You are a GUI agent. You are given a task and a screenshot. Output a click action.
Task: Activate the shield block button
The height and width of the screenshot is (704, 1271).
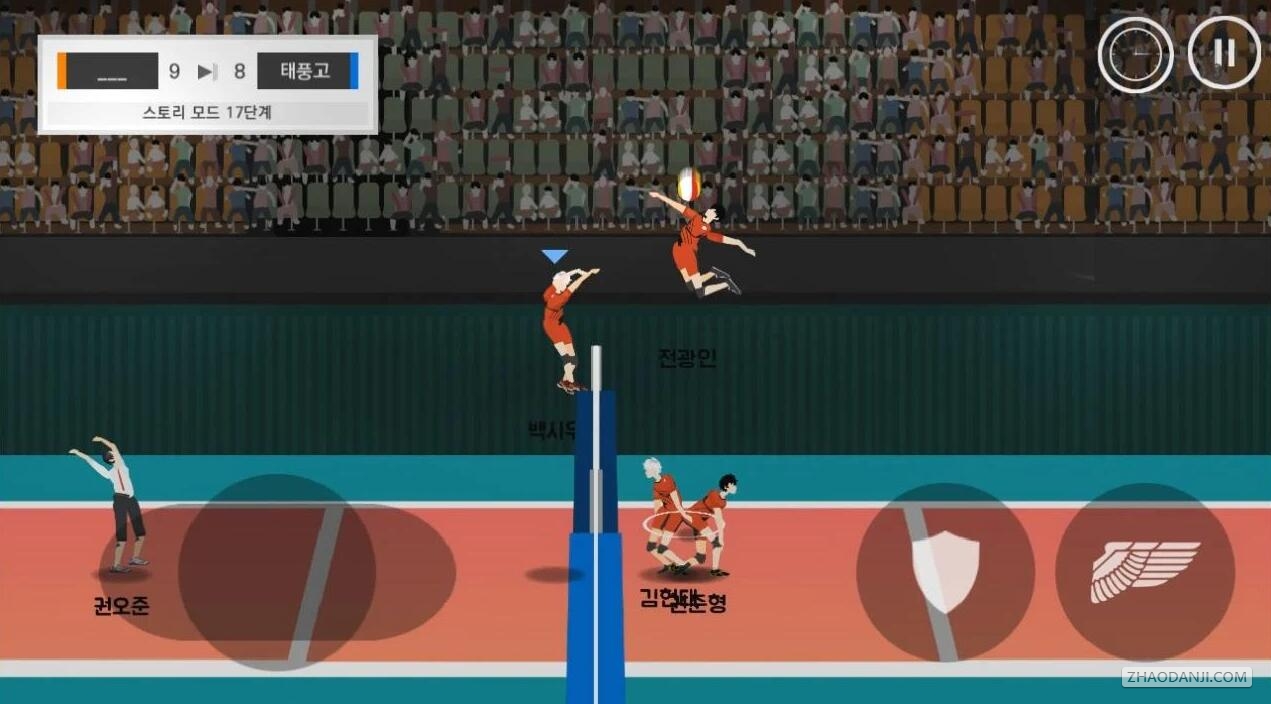pos(945,571)
